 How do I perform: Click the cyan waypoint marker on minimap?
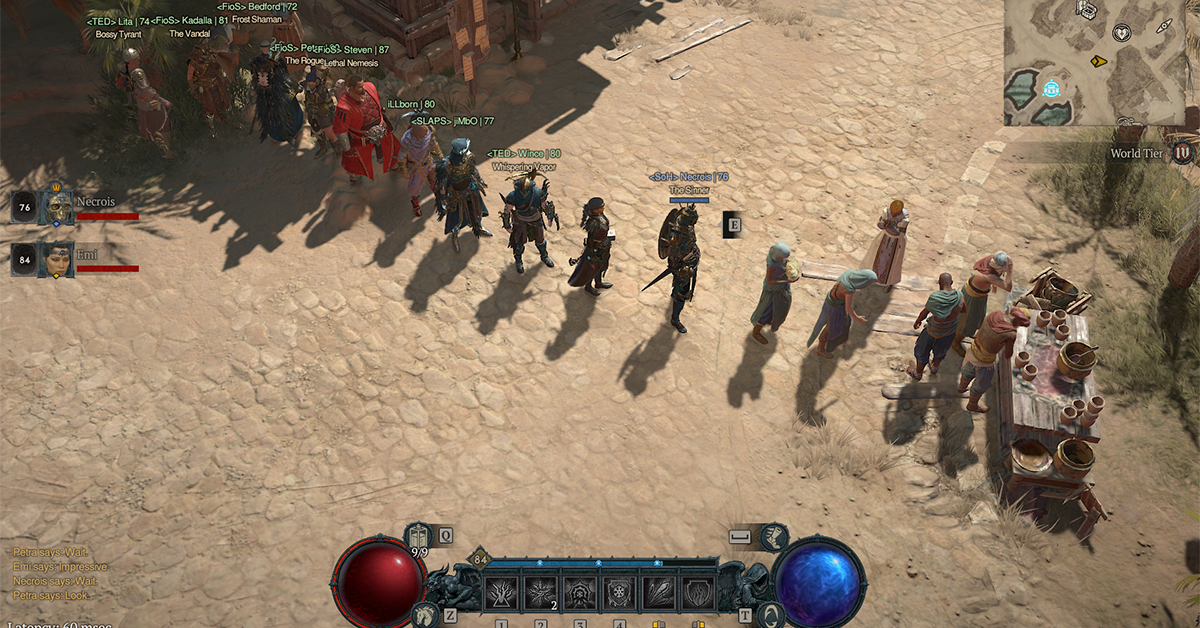point(1052,90)
